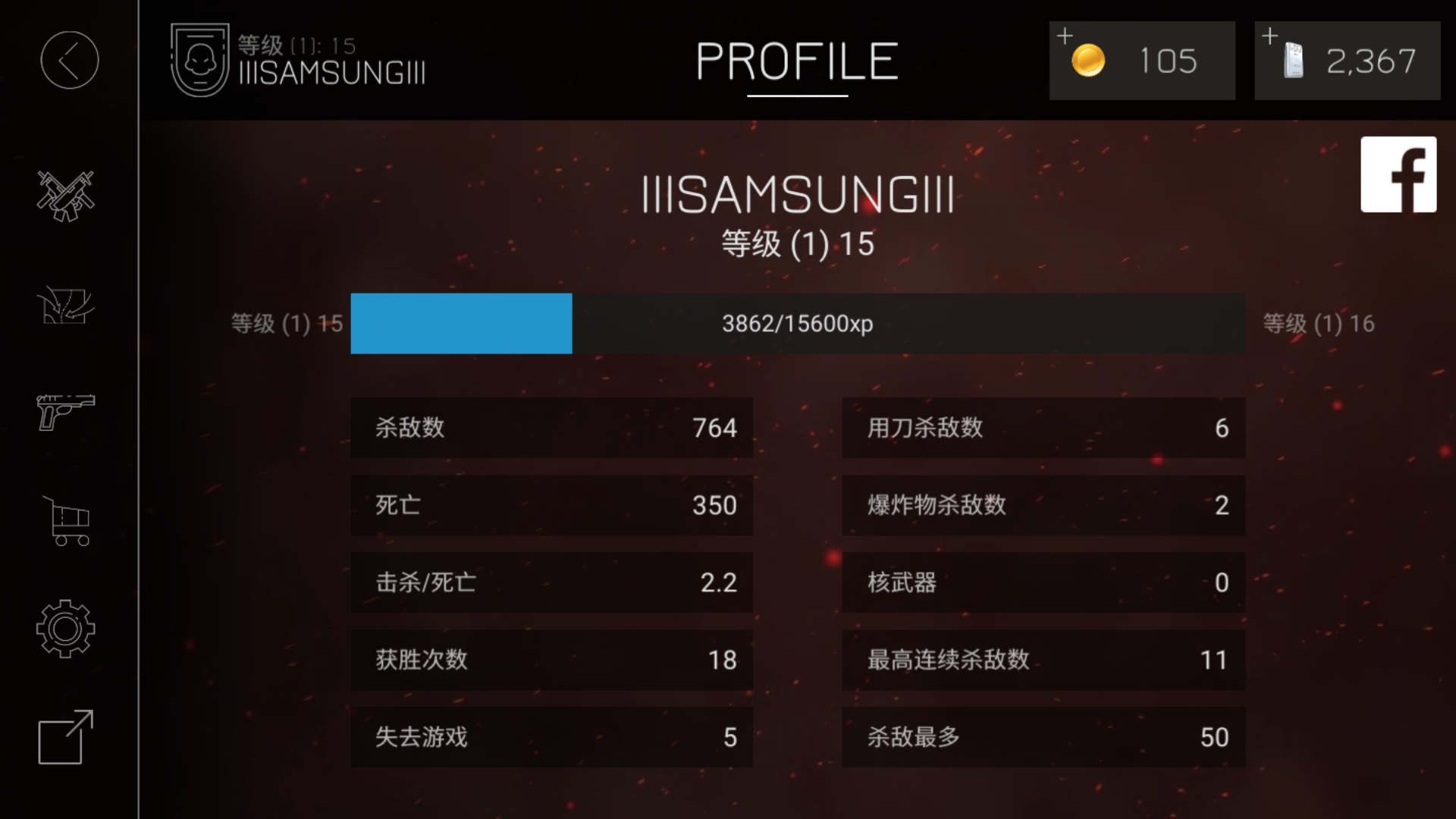Select the pistol weapons icon
This screenshot has width=1456, height=819.
click(67, 413)
